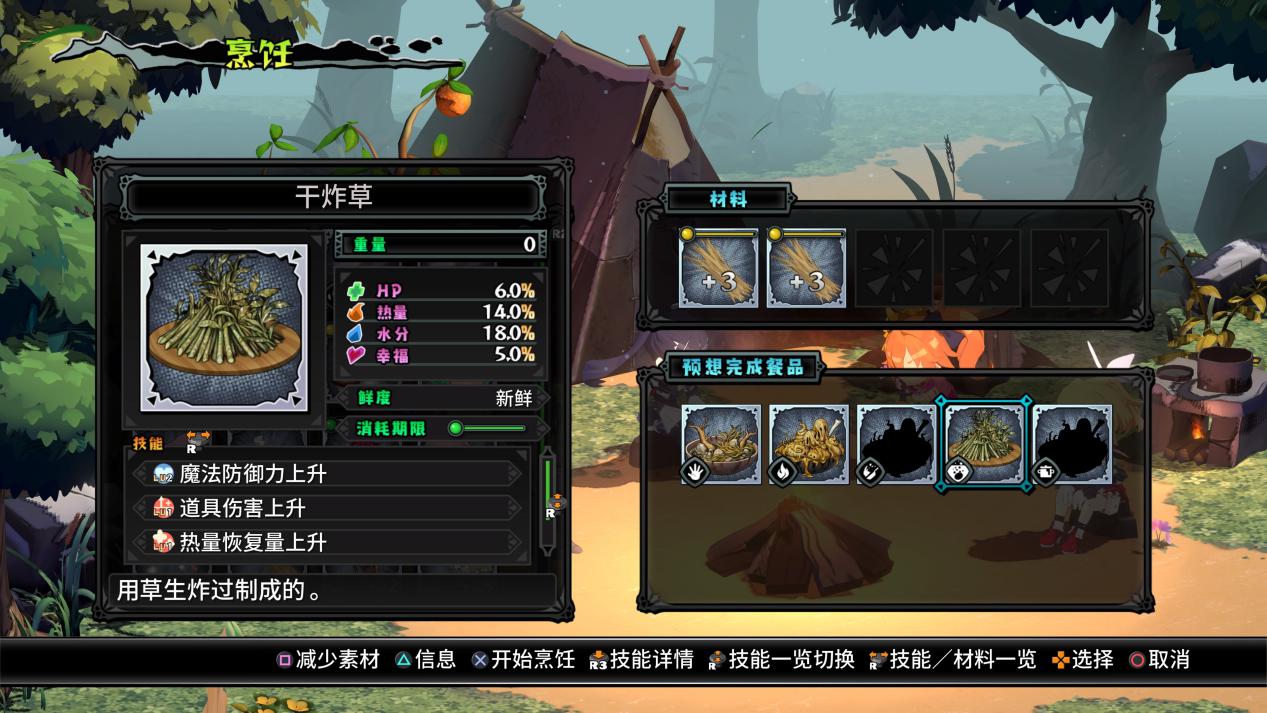The height and width of the screenshot is (713, 1267).
Task: Select the dry-fried grass dish thumbnail
Action: click(x=984, y=444)
